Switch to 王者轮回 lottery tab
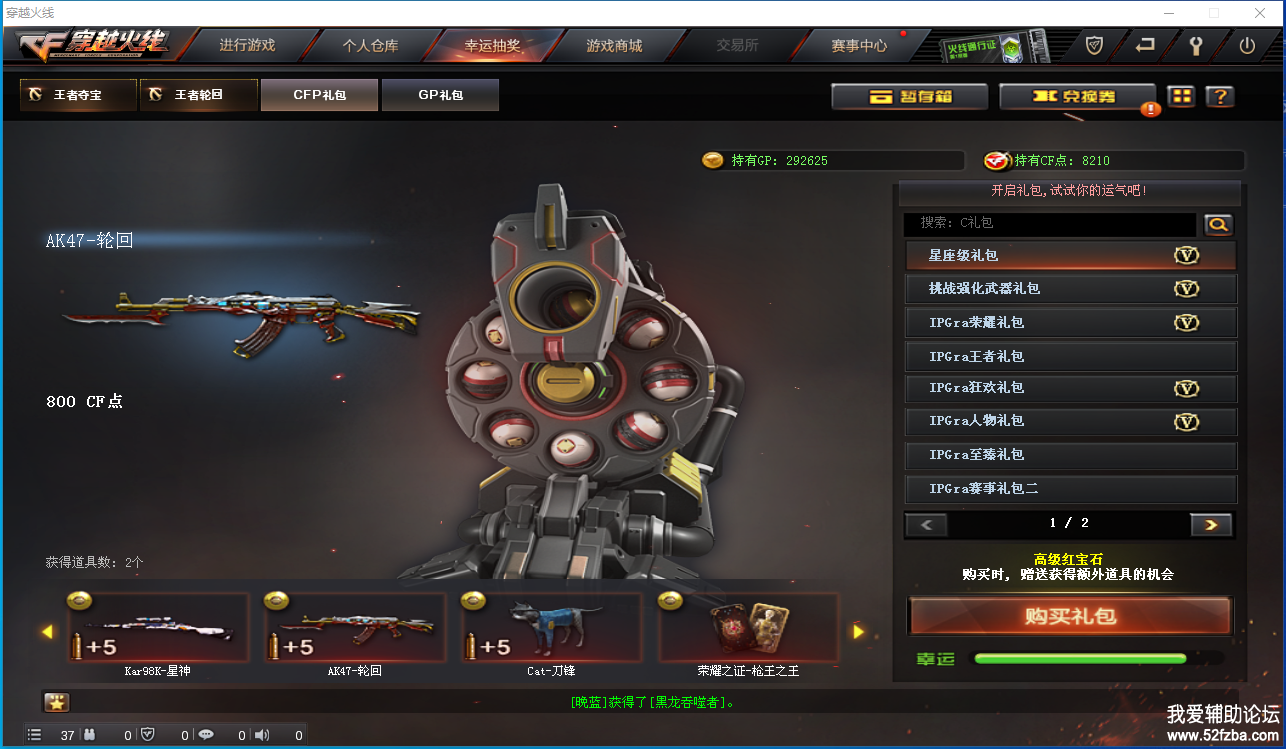This screenshot has width=1286, height=749. [198, 95]
